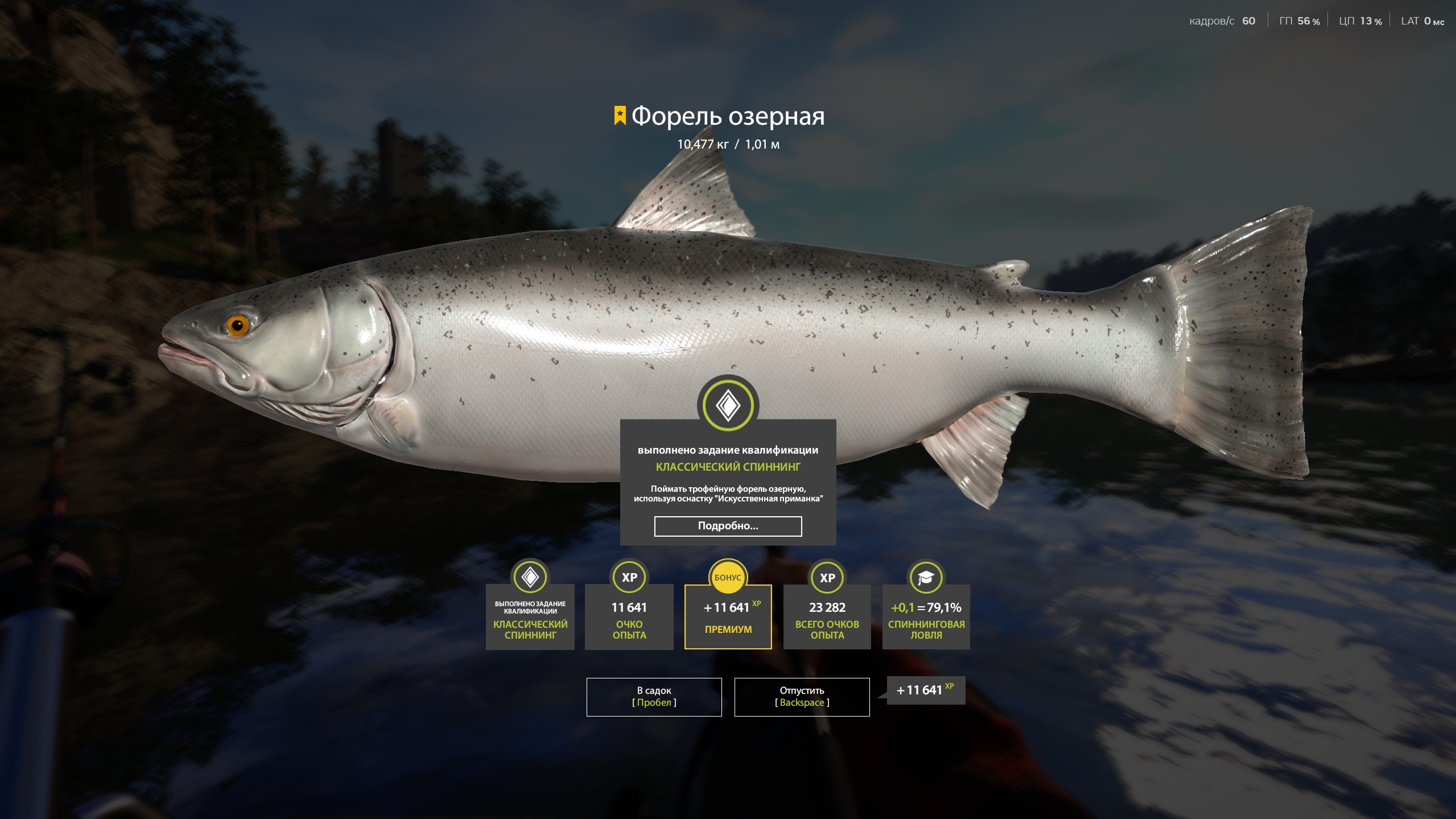Put the trout in the keepnet (В садок)
1456x819 pixels.
[x=654, y=697]
